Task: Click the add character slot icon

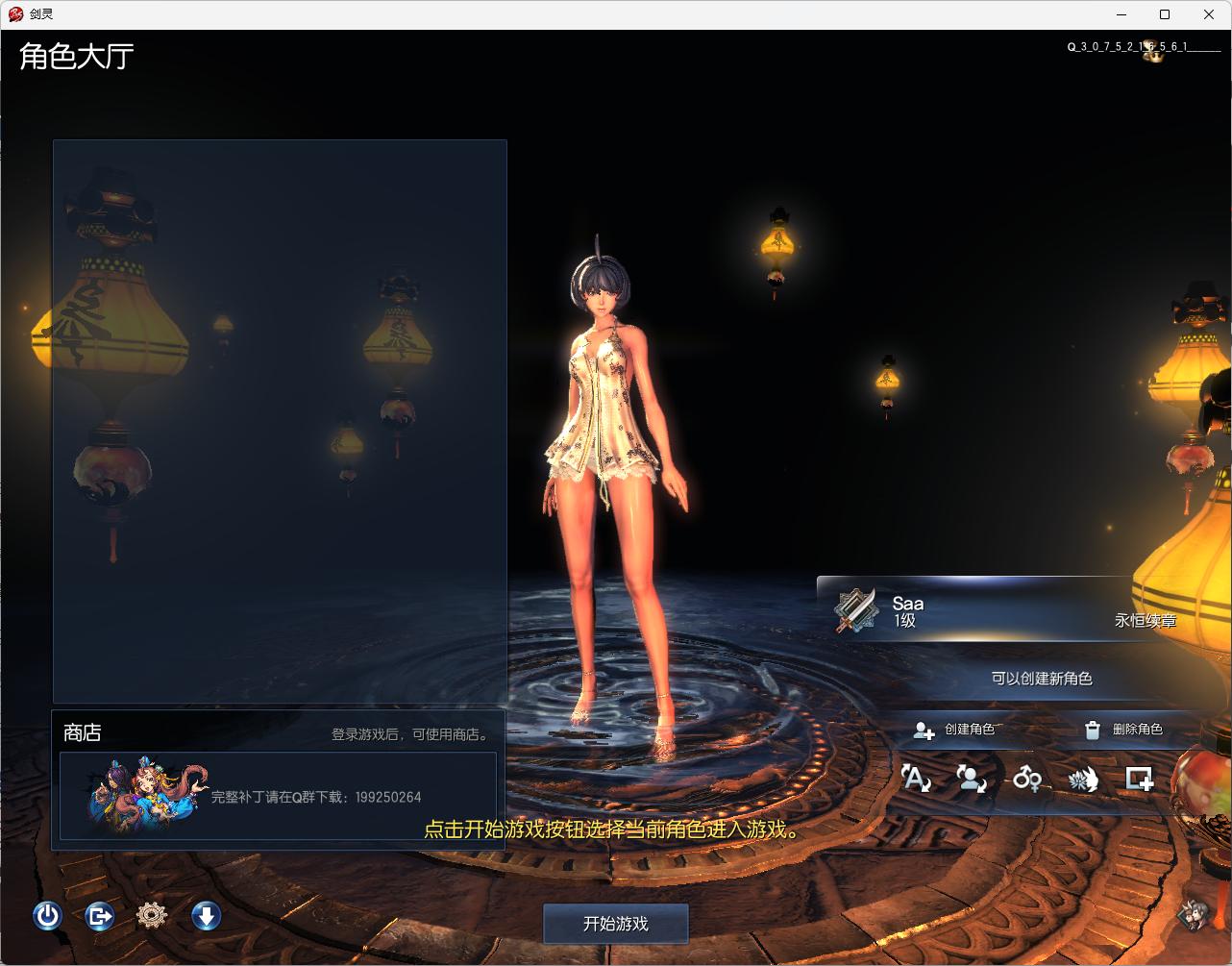Action: click(1140, 778)
